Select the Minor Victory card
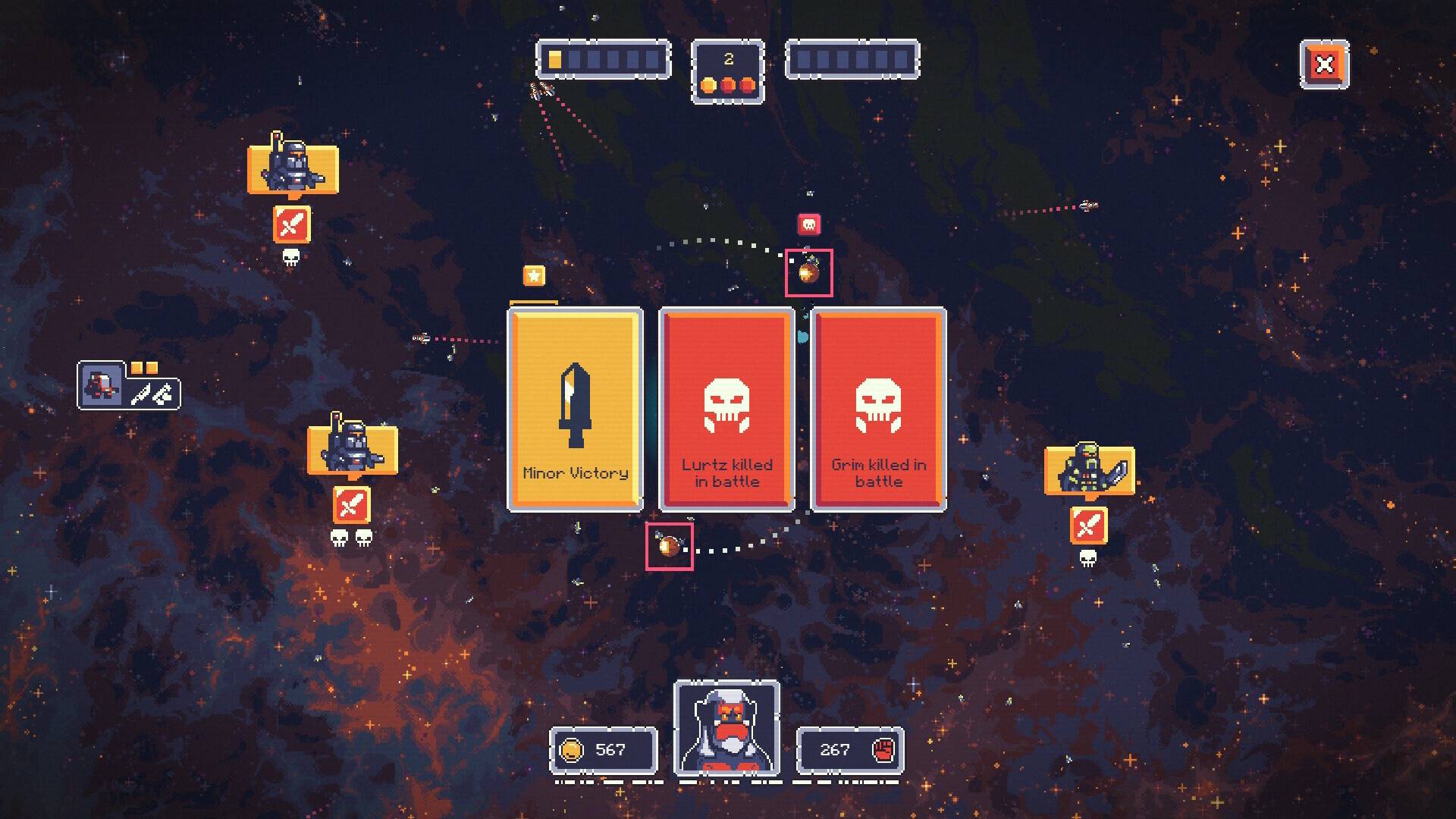 [x=575, y=409]
